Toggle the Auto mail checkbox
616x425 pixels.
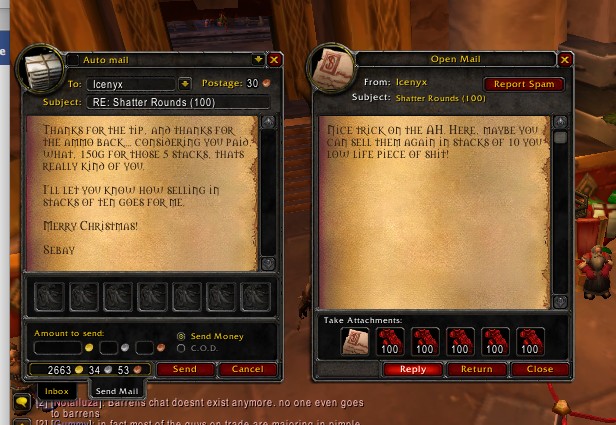point(73,60)
